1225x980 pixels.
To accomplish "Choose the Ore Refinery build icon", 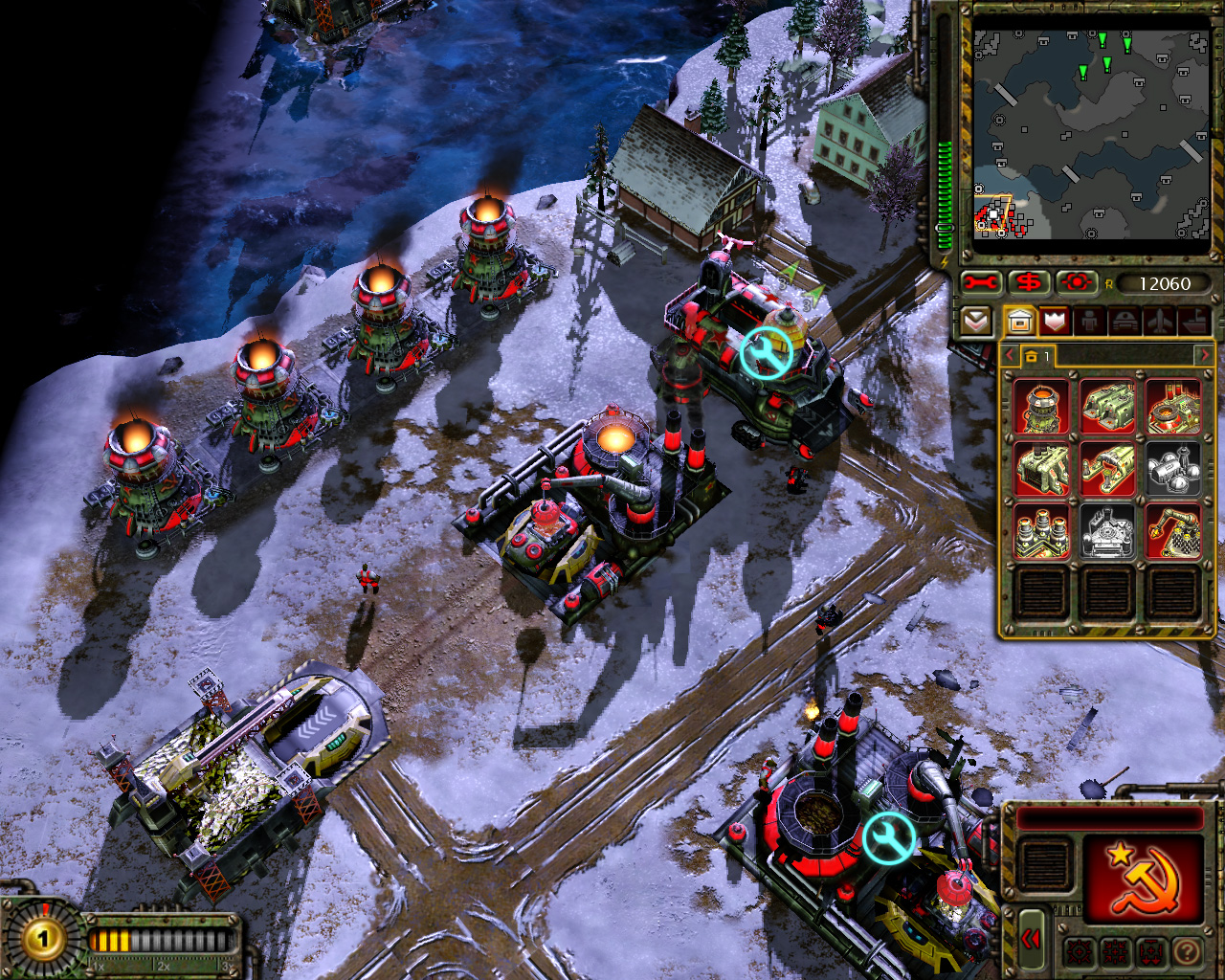I will [1173, 406].
